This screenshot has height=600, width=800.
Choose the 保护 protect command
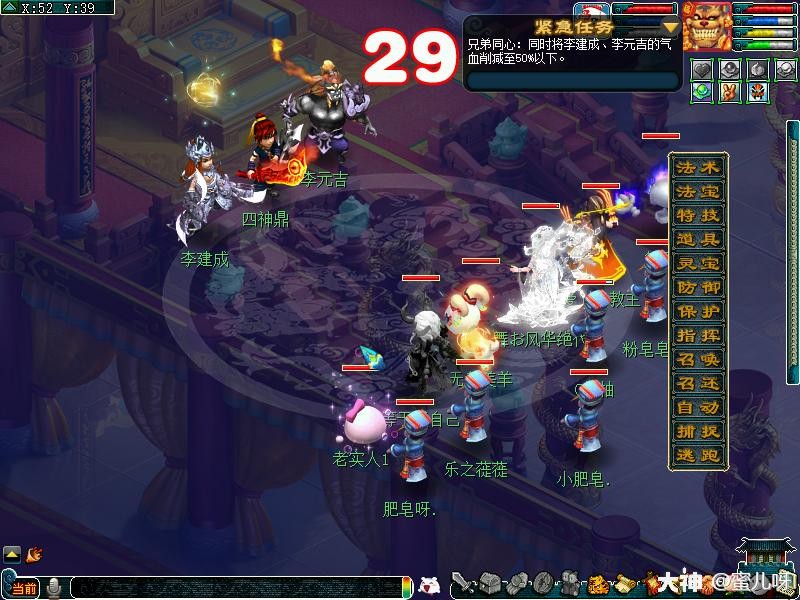pos(698,311)
